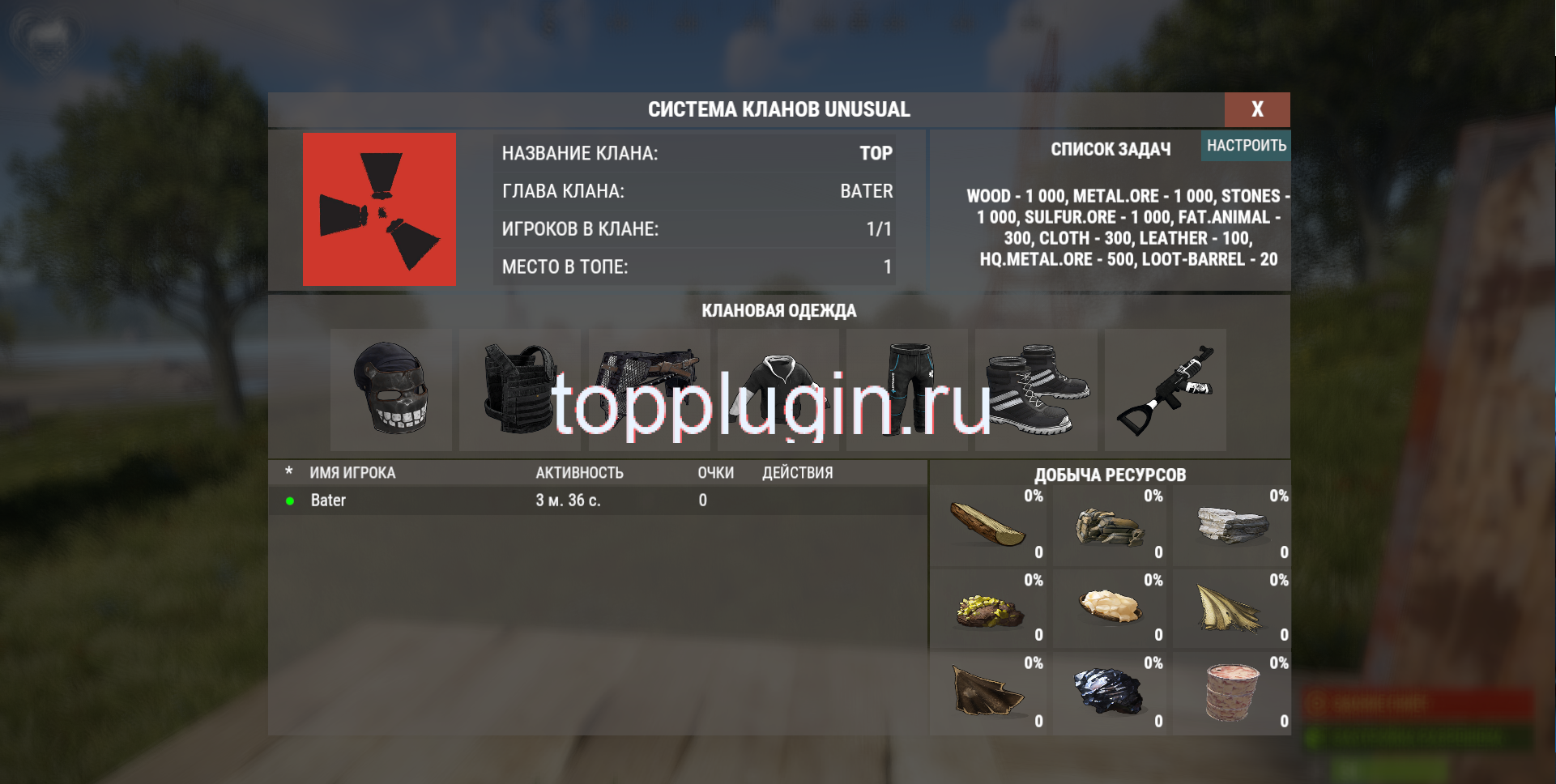
Task: Sort by the ОЧКИ column header
Action: tap(716, 472)
